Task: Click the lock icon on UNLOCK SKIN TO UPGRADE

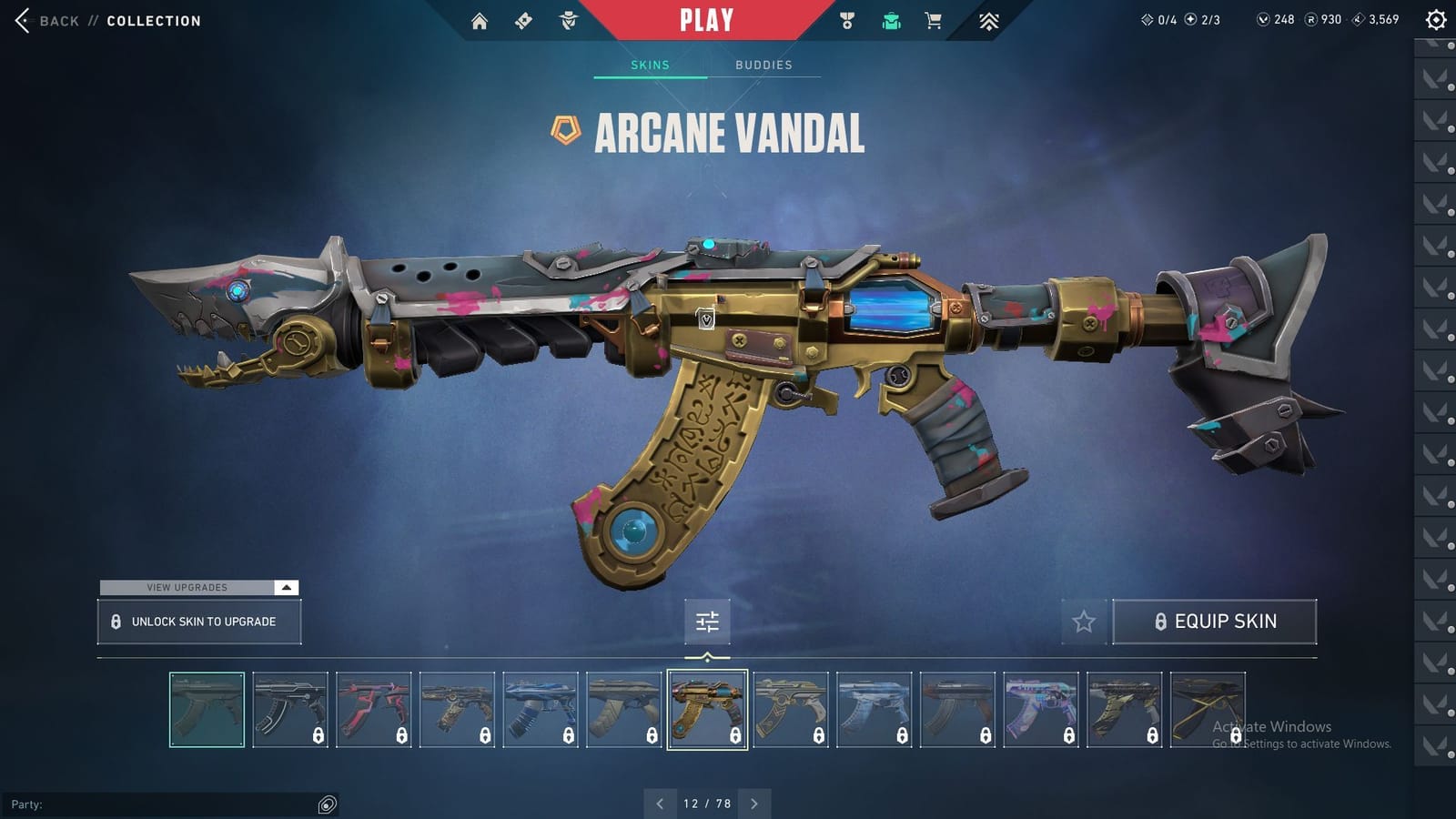Action: click(116, 621)
